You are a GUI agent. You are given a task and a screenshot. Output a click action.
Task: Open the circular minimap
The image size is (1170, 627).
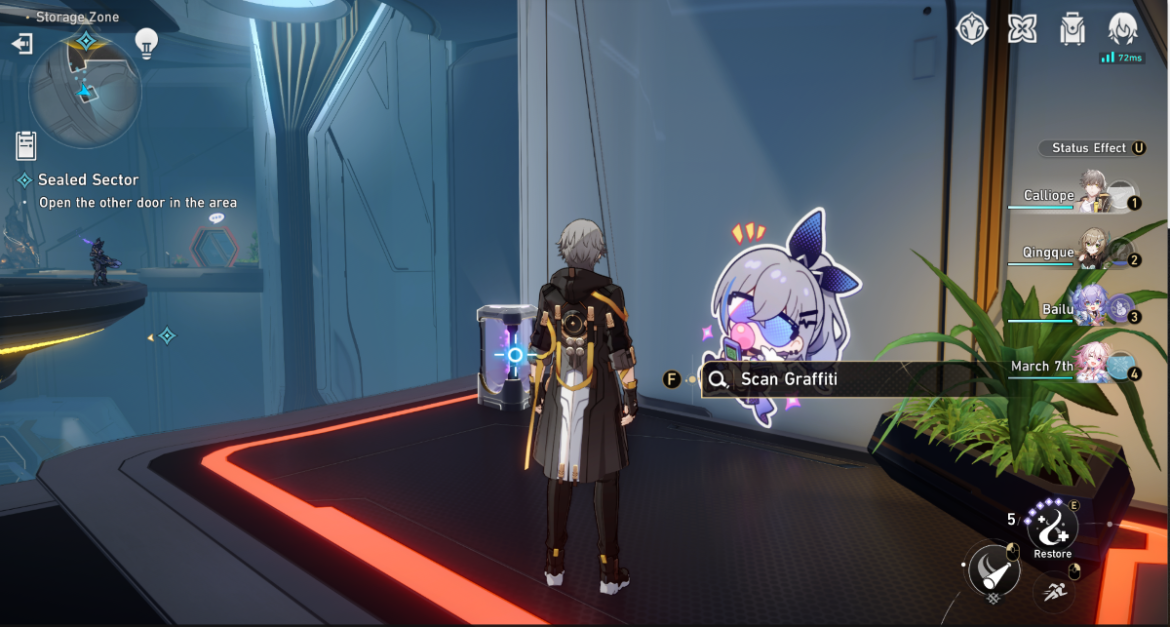point(85,92)
